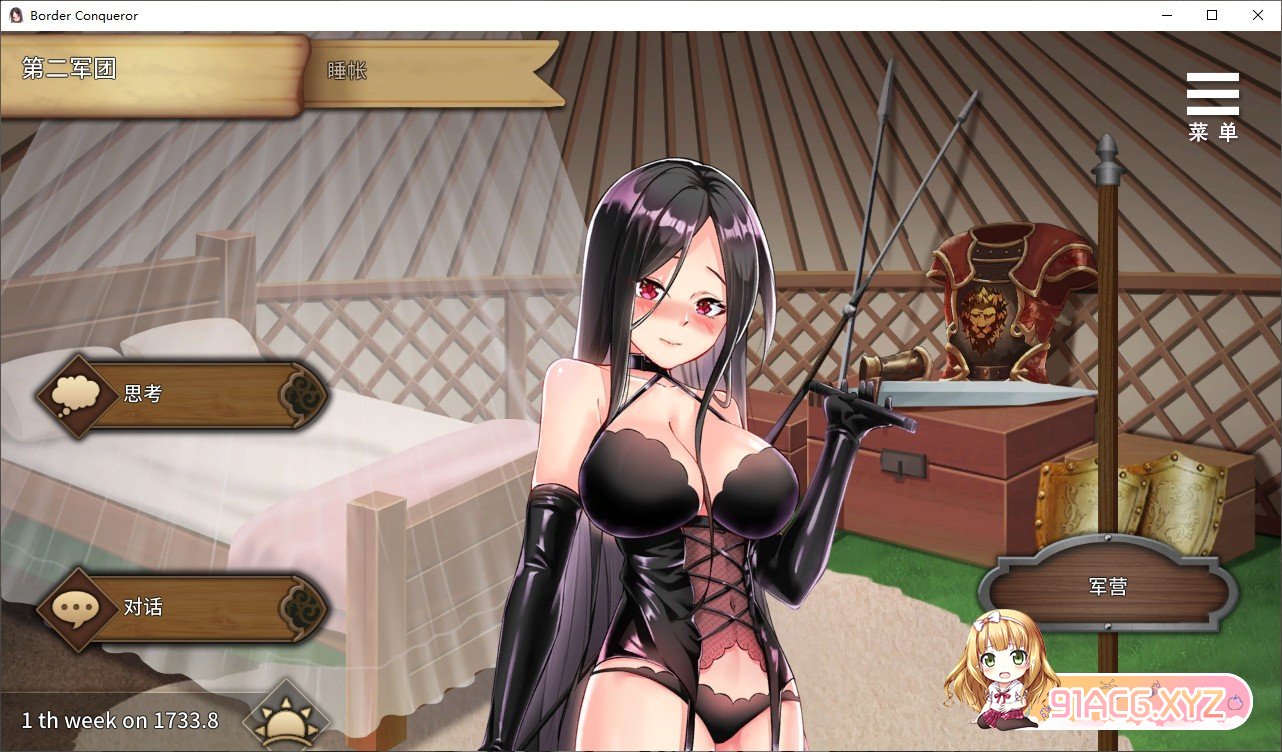Start a conversation with the 对话 button
The height and width of the screenshot is (752, 1282).
[x=182, y=607]
